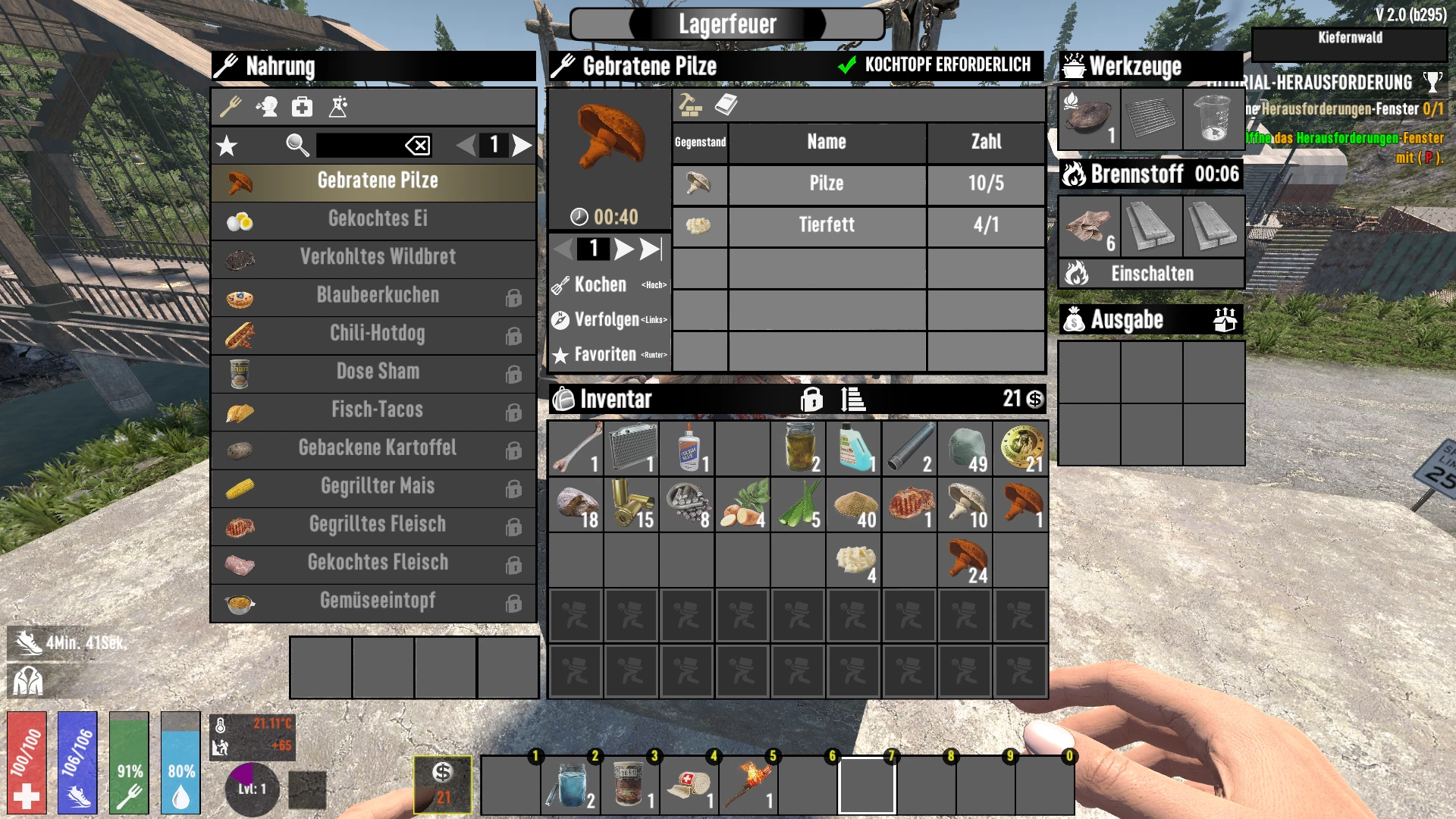The width and height of the screenshot is (1456, 819).
Task: Take all items from Ausgabe
Action: point(1224,320)
